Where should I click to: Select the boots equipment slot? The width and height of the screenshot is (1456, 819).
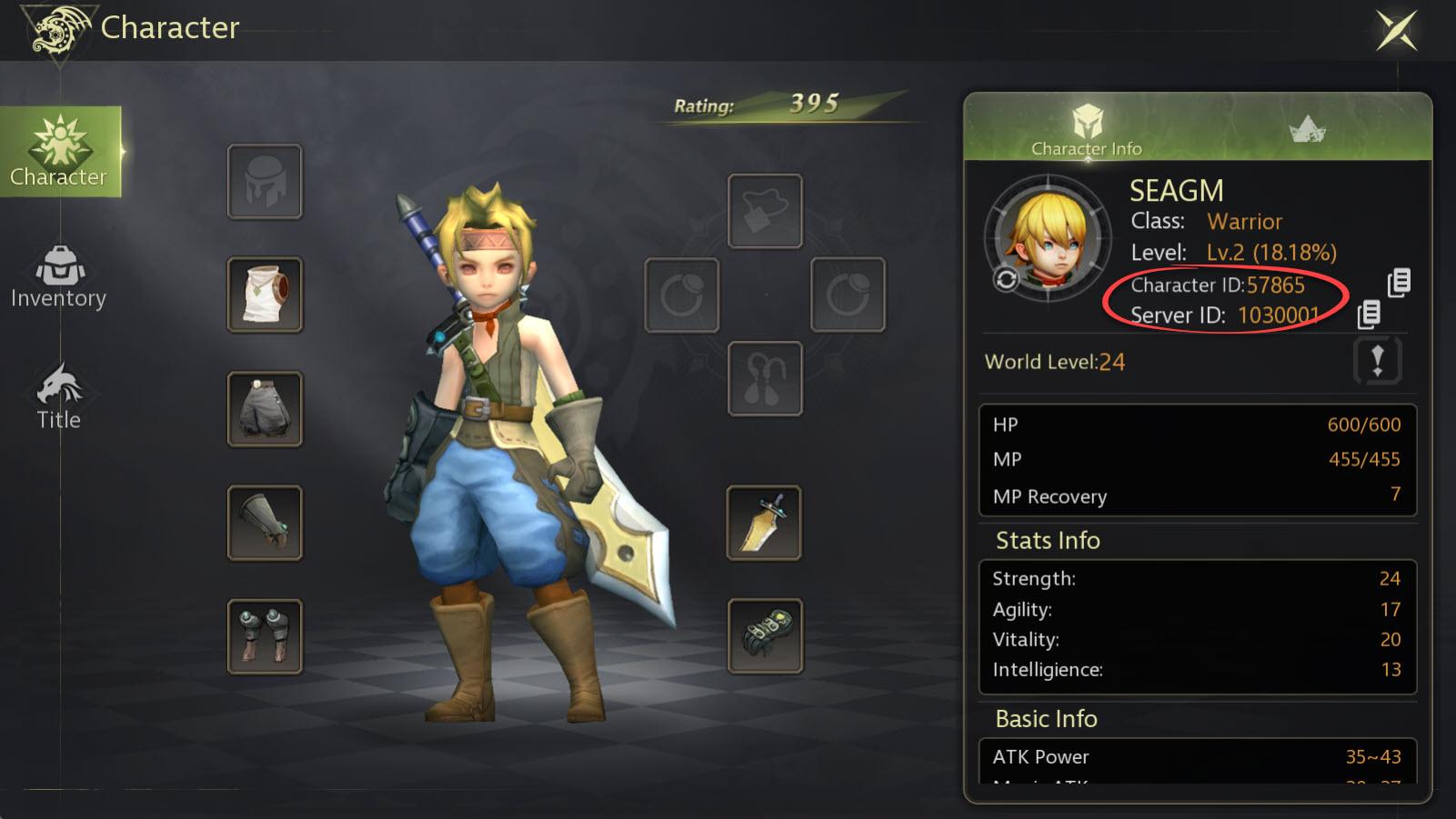265,636
